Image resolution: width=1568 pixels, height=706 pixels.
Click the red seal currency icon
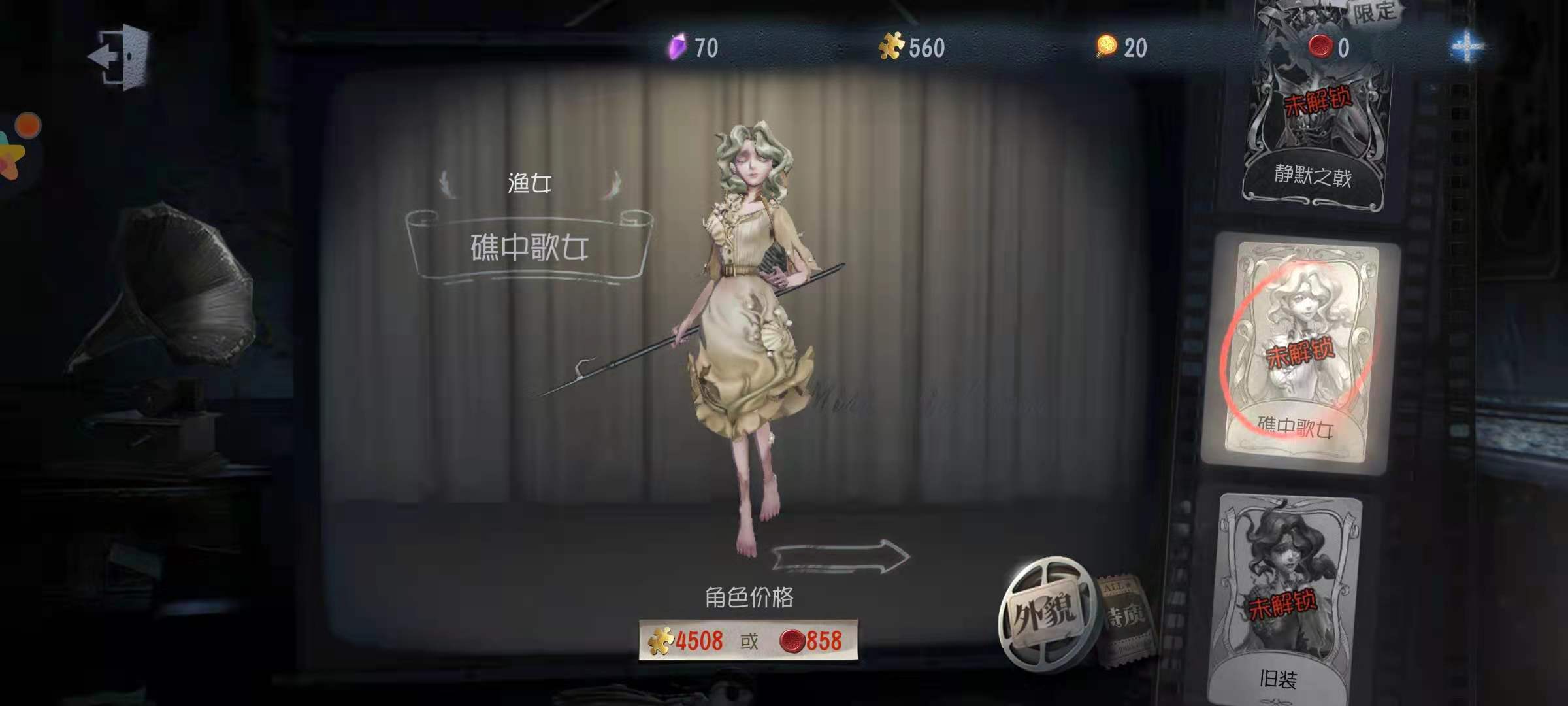tap(1321, 46)
